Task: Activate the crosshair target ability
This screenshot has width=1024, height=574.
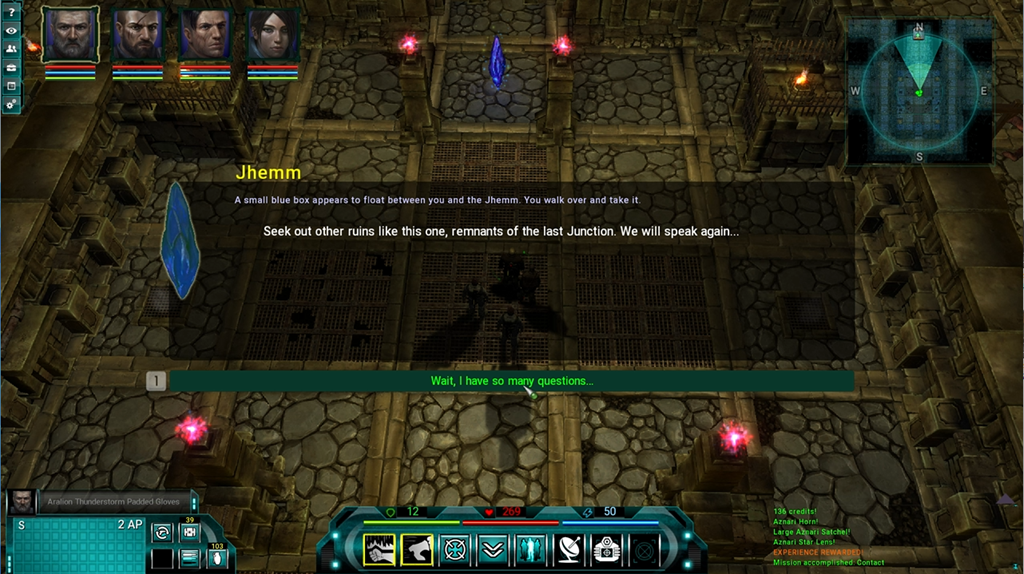Action: pyautogui.click(x=455, y=549)
